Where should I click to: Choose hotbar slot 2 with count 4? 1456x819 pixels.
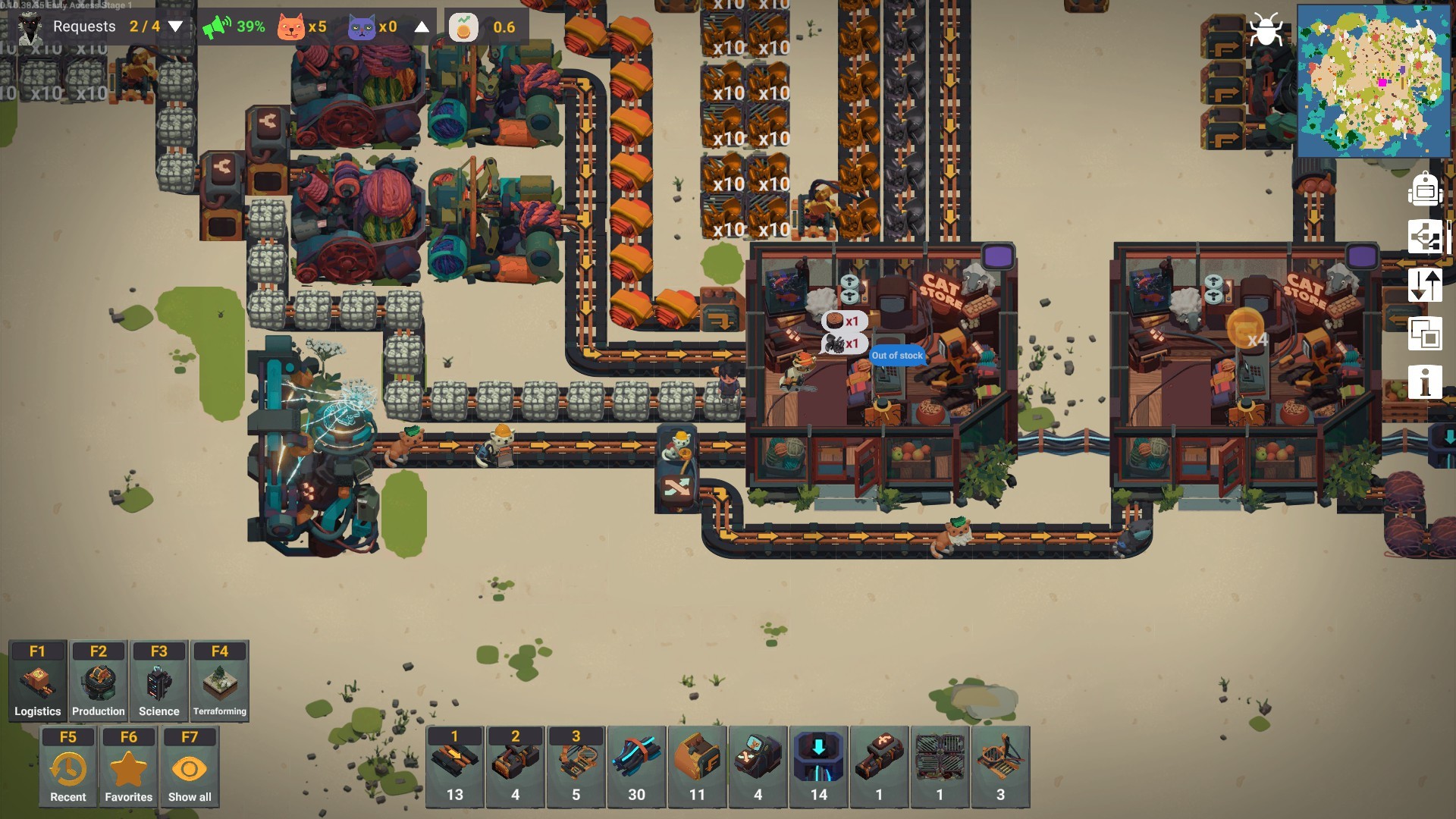516,767
